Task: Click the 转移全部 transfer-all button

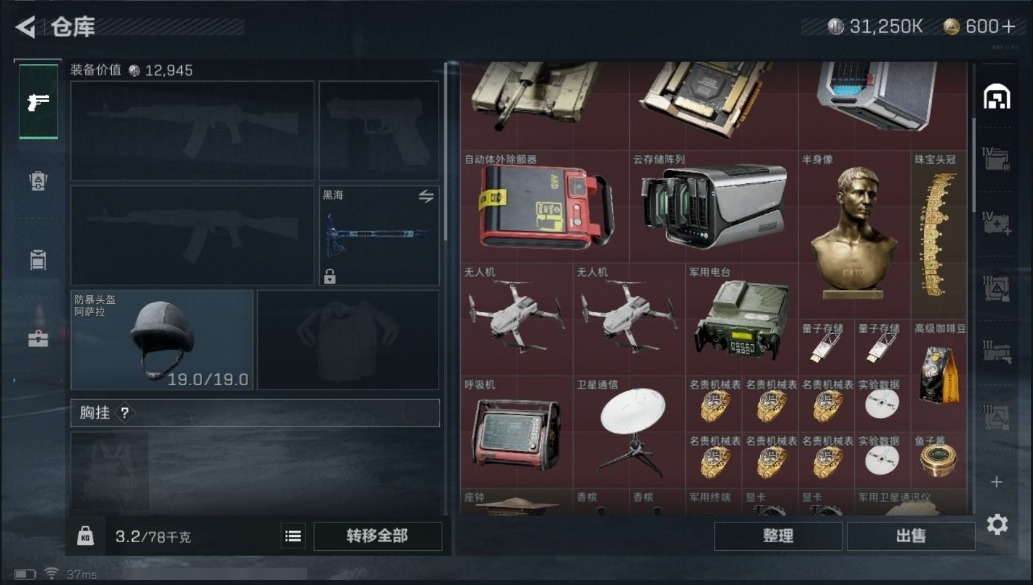Action: (377, 536)
